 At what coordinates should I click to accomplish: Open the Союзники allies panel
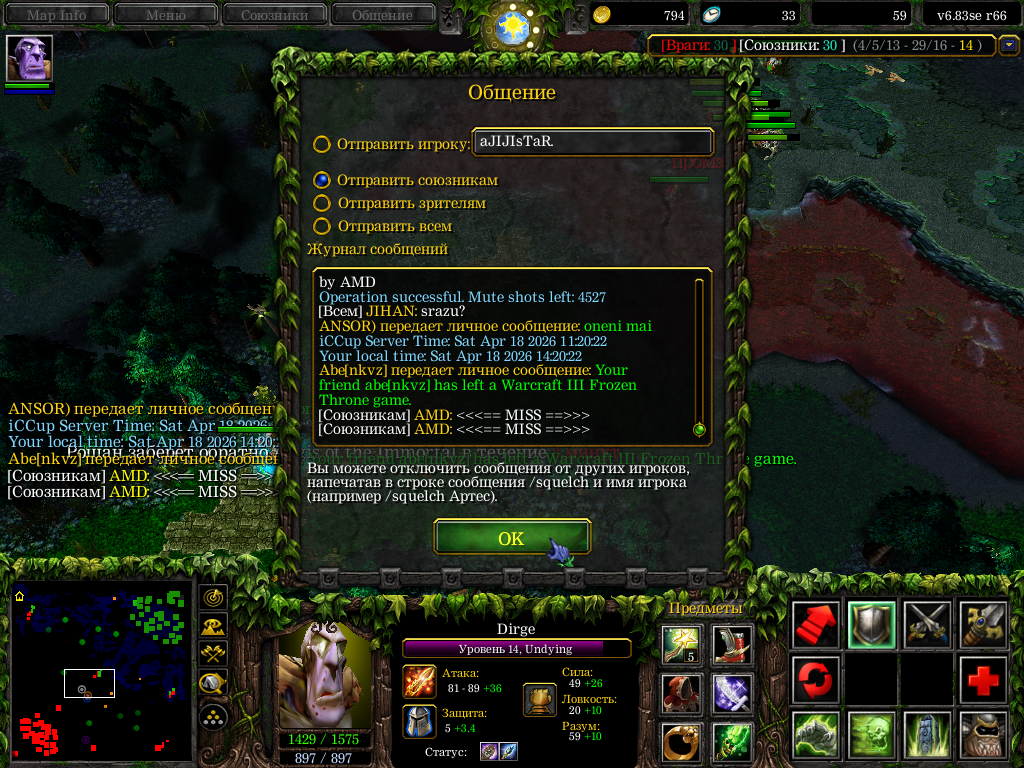273,15
